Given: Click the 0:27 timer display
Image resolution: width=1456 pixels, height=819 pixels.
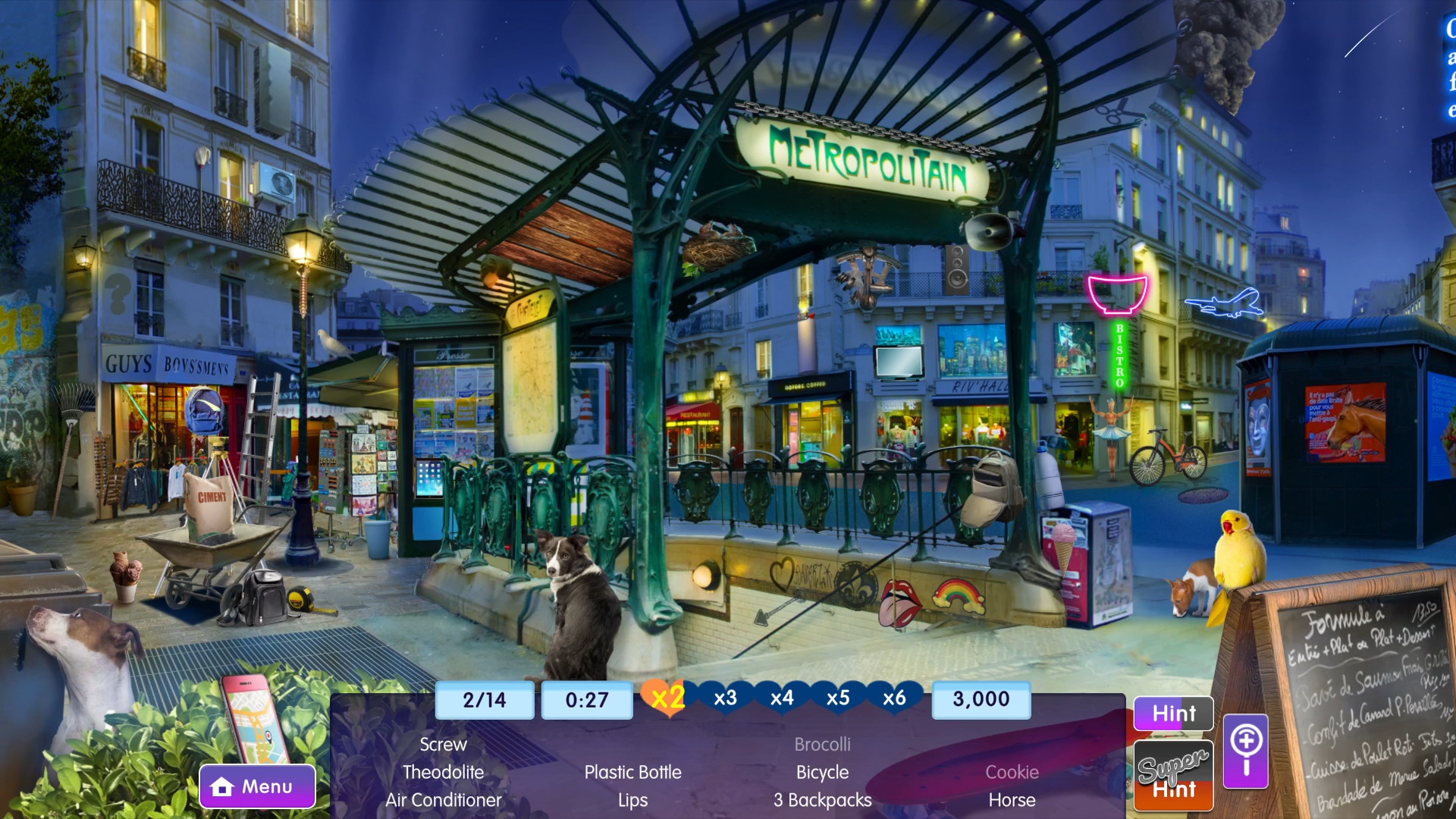Looking at the screenshot, I should pyautogui.click(x=586, y=699).
